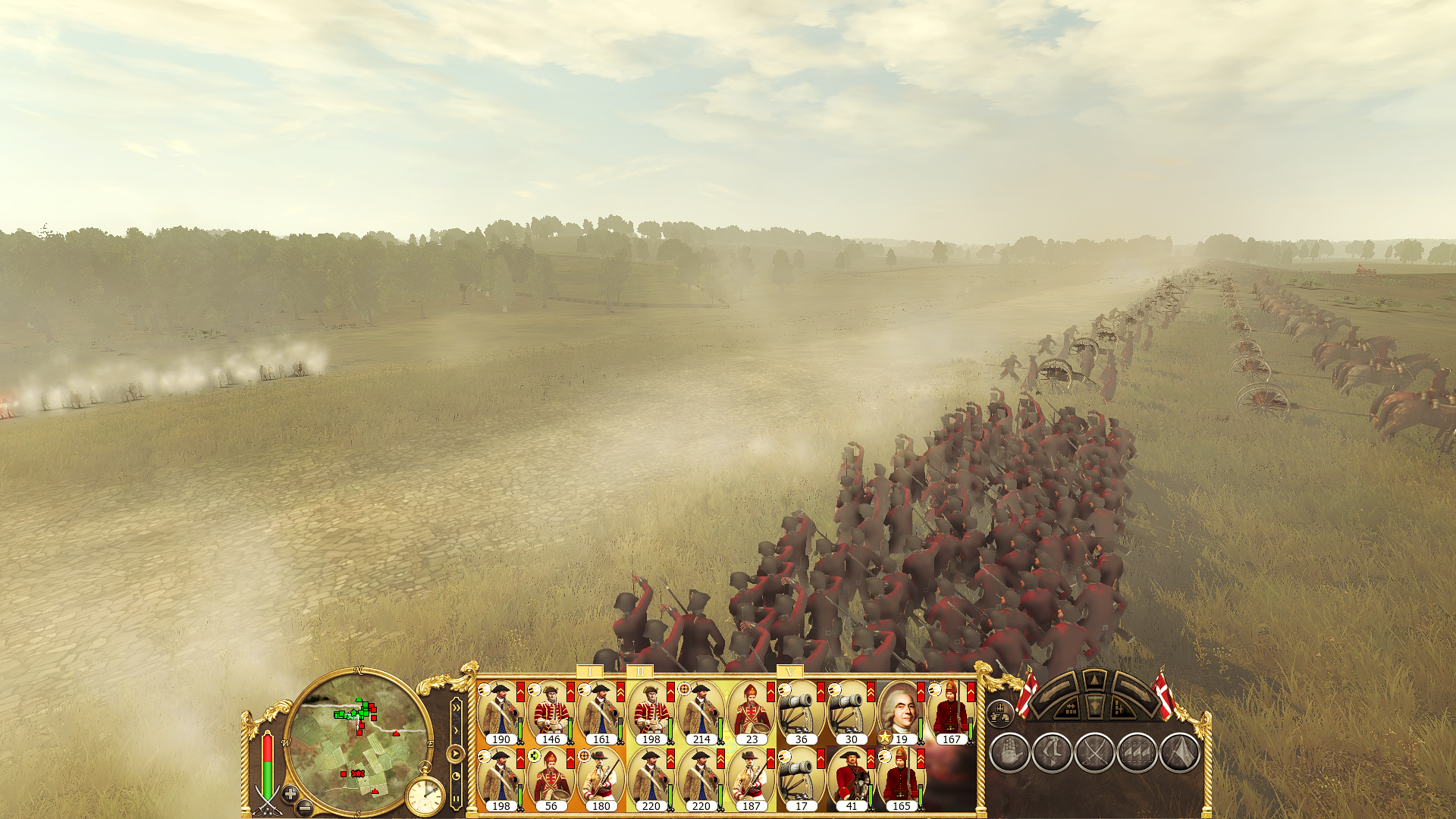This screenshot has height=819, width=1456.
Task: Zoom in the minimap with the plus button
Action: [290, 794]
